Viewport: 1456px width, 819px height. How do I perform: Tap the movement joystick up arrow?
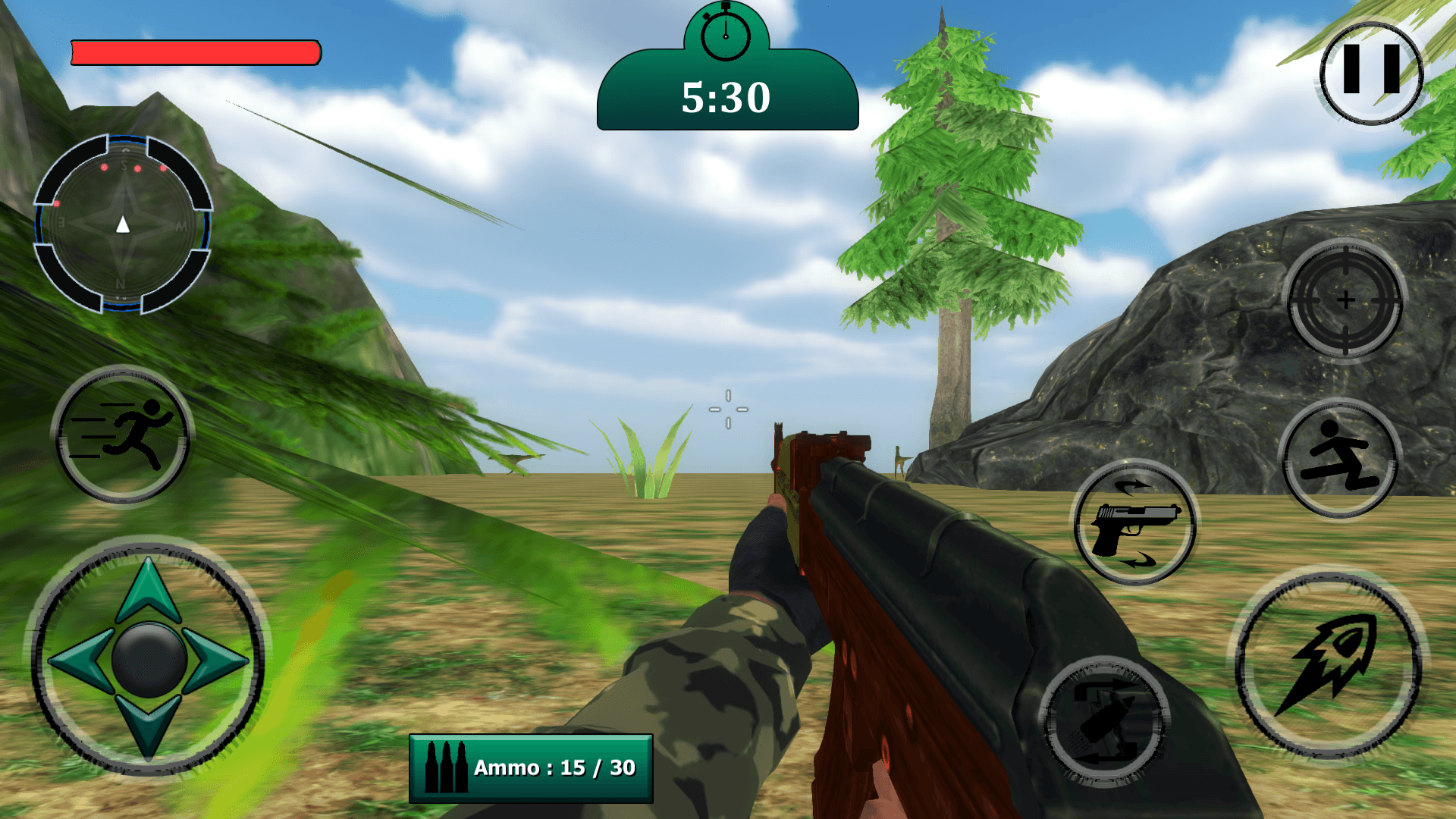149,589
